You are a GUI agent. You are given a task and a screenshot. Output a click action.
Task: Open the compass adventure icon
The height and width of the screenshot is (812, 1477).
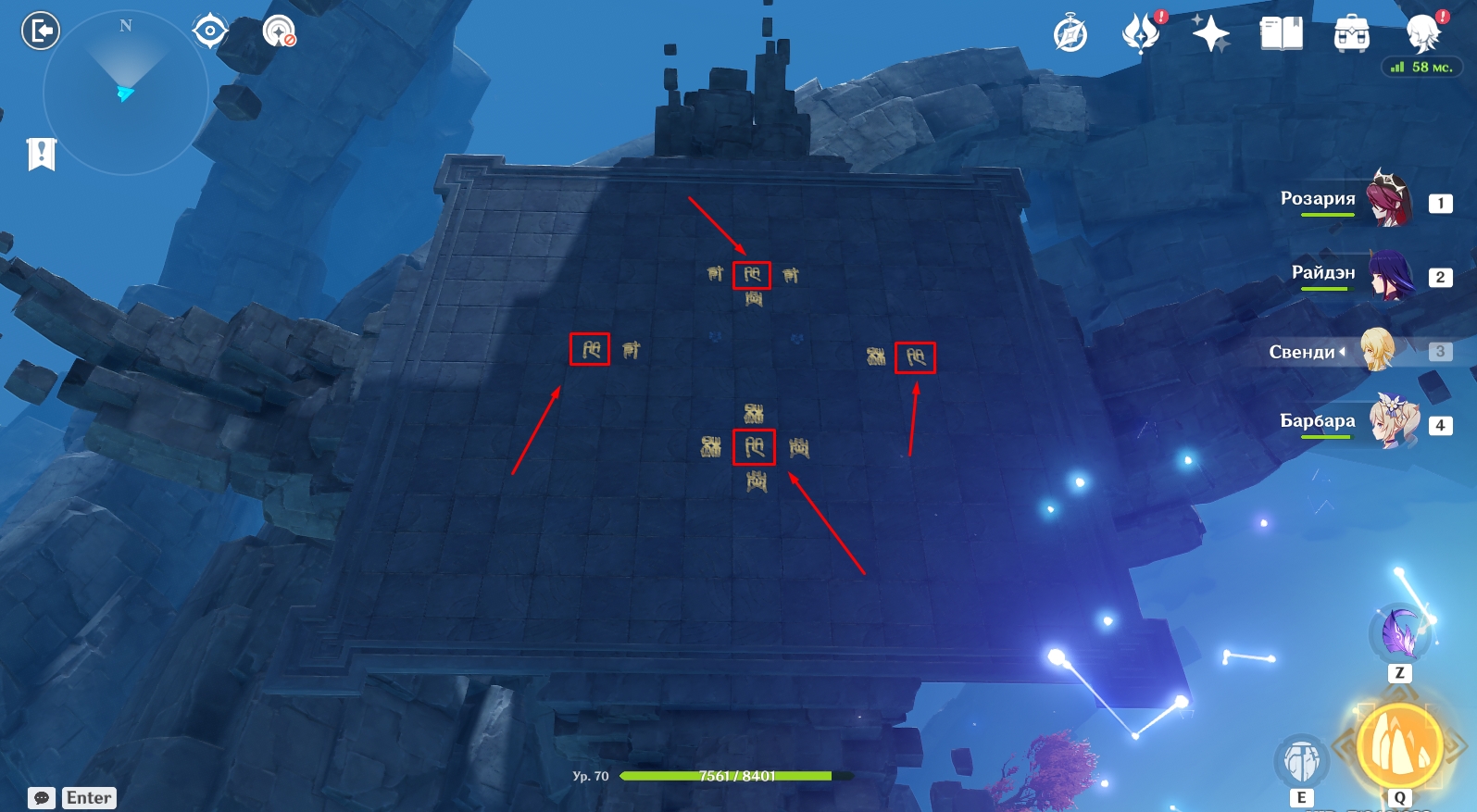[x=1070, y=35]
